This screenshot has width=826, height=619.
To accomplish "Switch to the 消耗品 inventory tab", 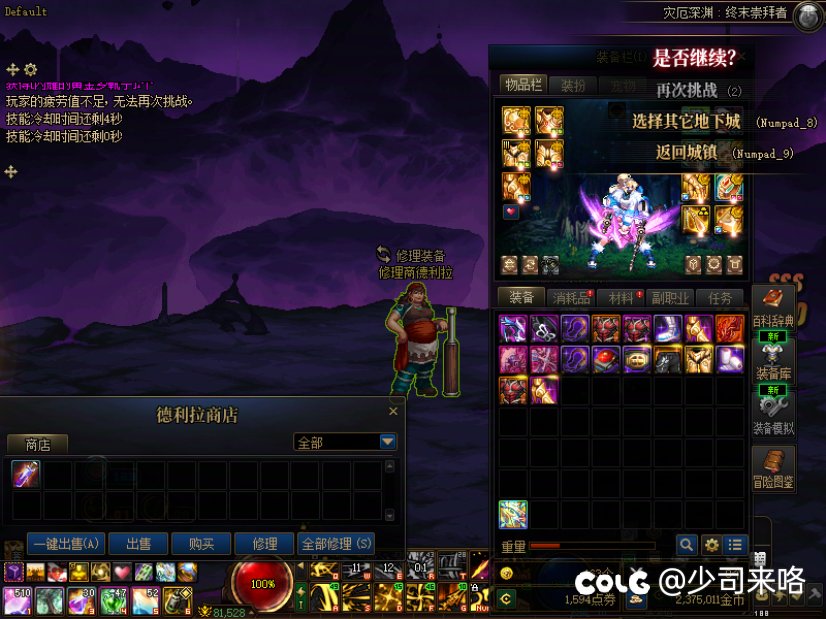I will [571, 298].
